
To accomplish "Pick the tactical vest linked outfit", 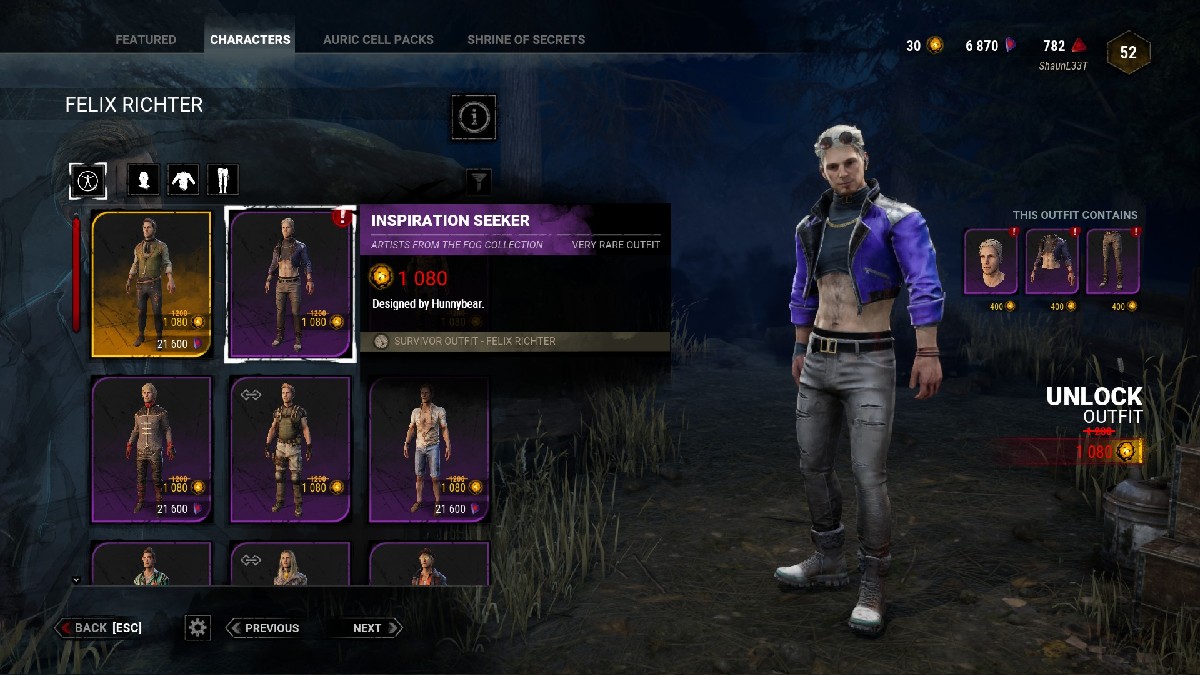I will [290, 449].
